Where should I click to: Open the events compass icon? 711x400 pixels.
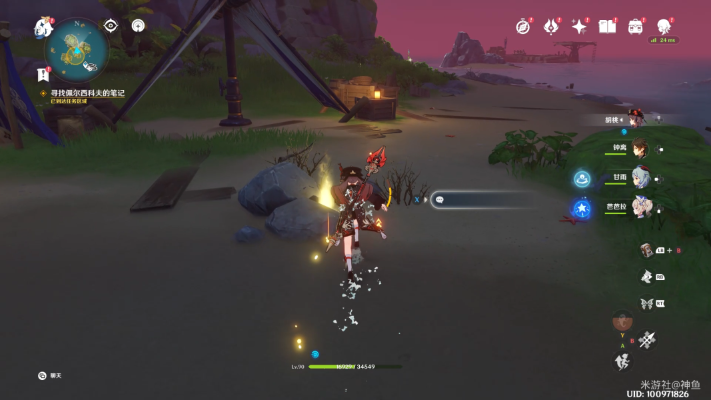pyautogui.click(x=522, y=27)
